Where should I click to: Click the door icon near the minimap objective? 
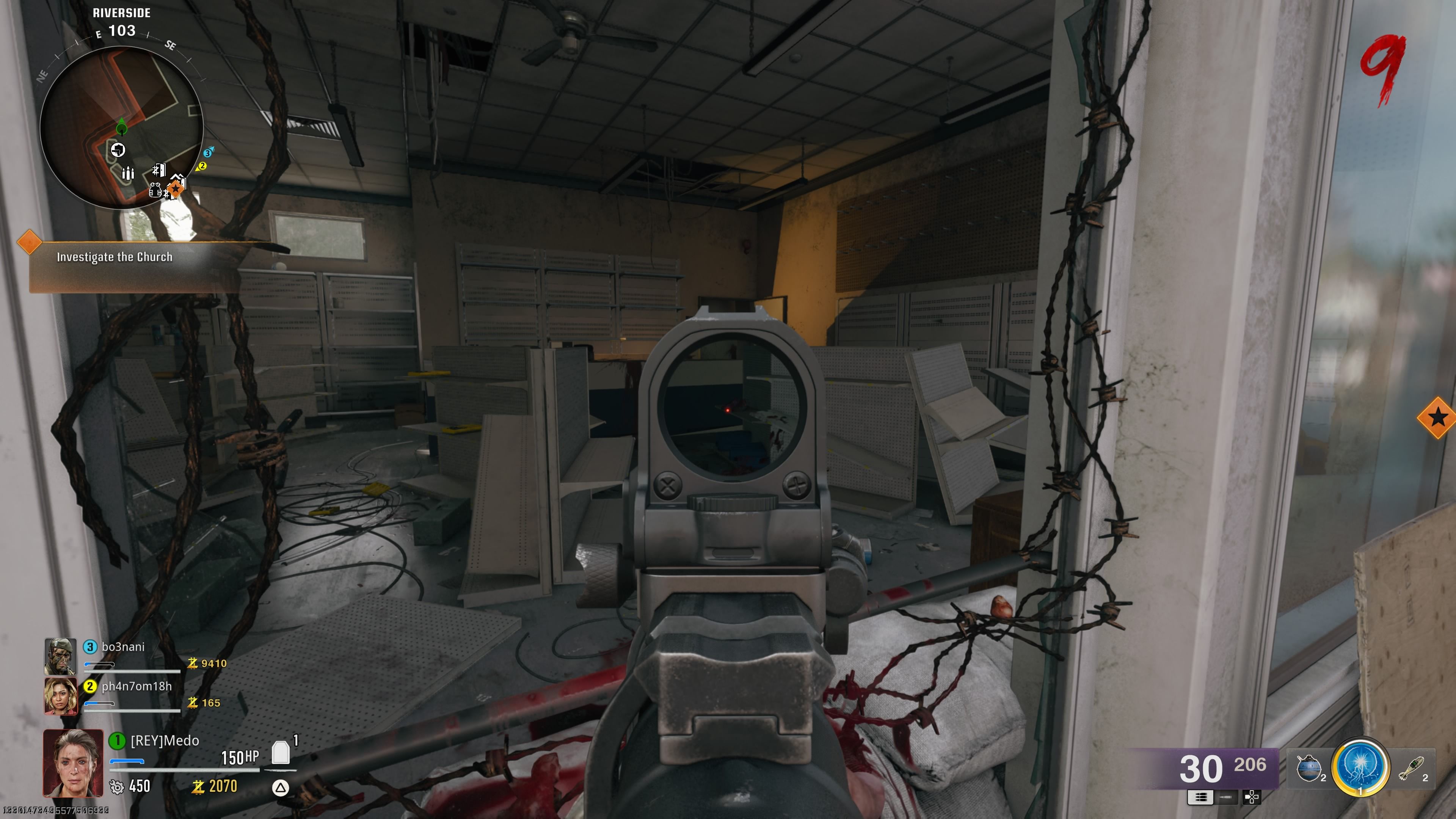point(159,170)
